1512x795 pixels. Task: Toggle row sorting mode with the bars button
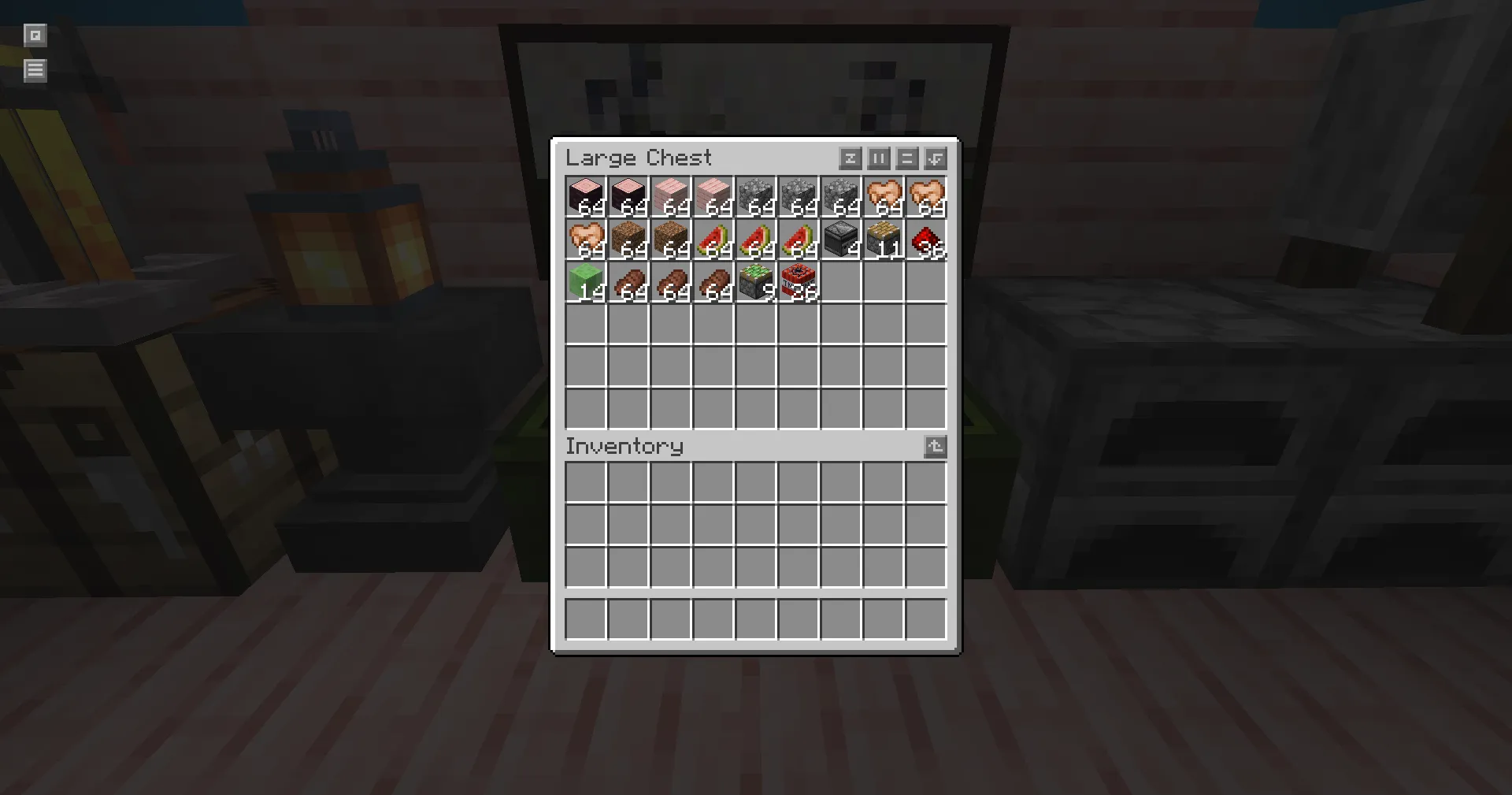click(x=906, y=158)
